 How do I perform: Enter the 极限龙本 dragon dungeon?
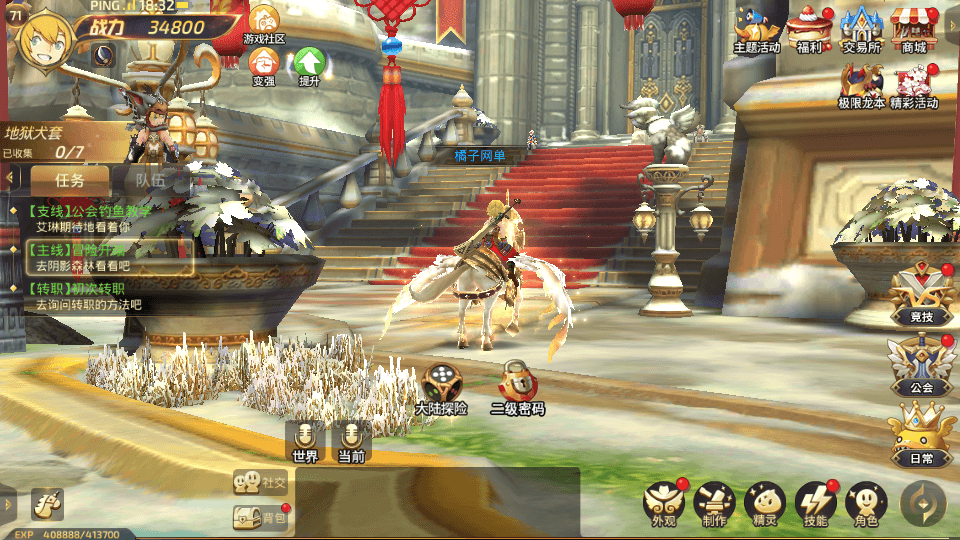[861, 83]
